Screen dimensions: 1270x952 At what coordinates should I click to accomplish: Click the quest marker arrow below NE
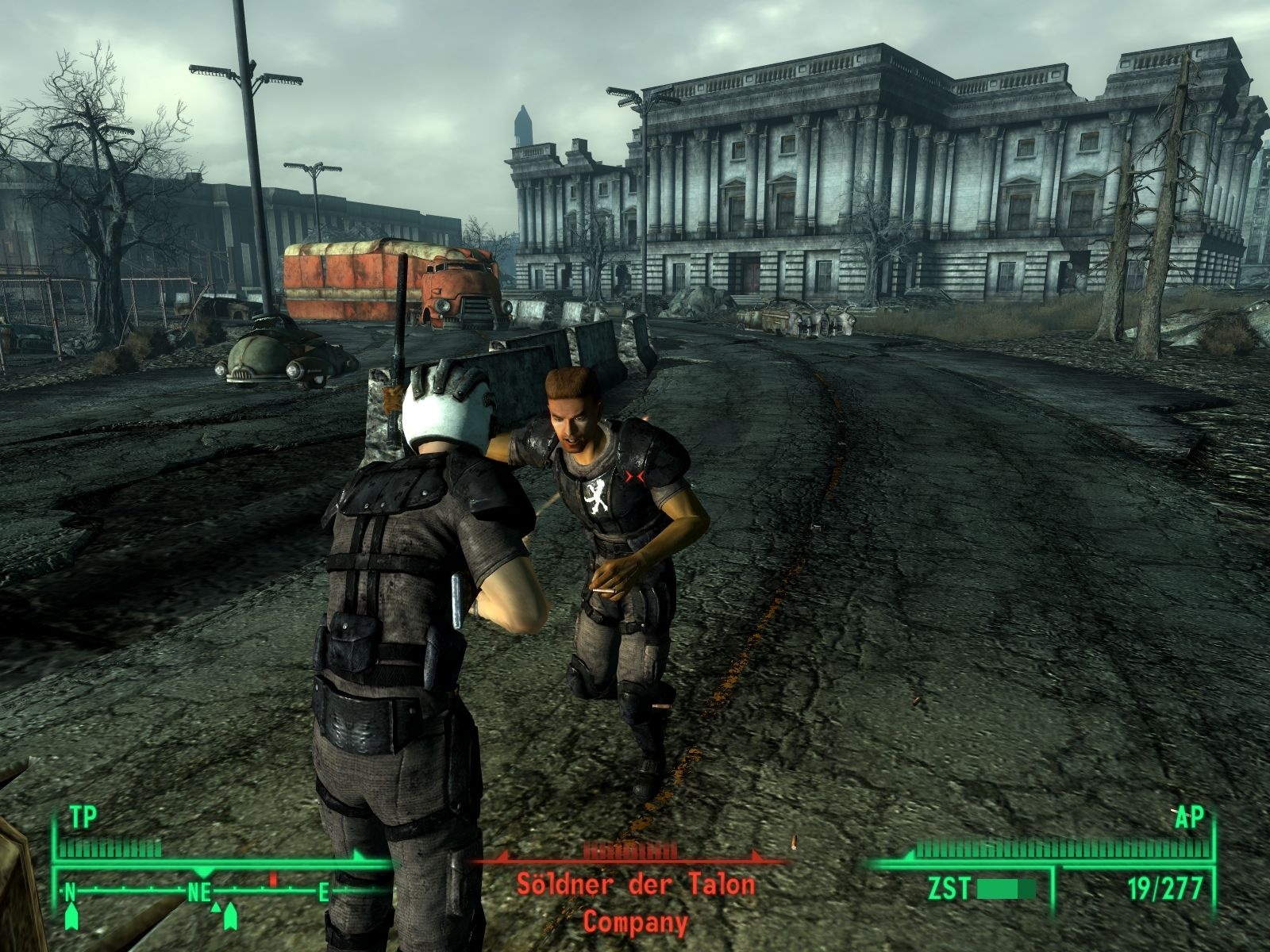tap(230, 916)
